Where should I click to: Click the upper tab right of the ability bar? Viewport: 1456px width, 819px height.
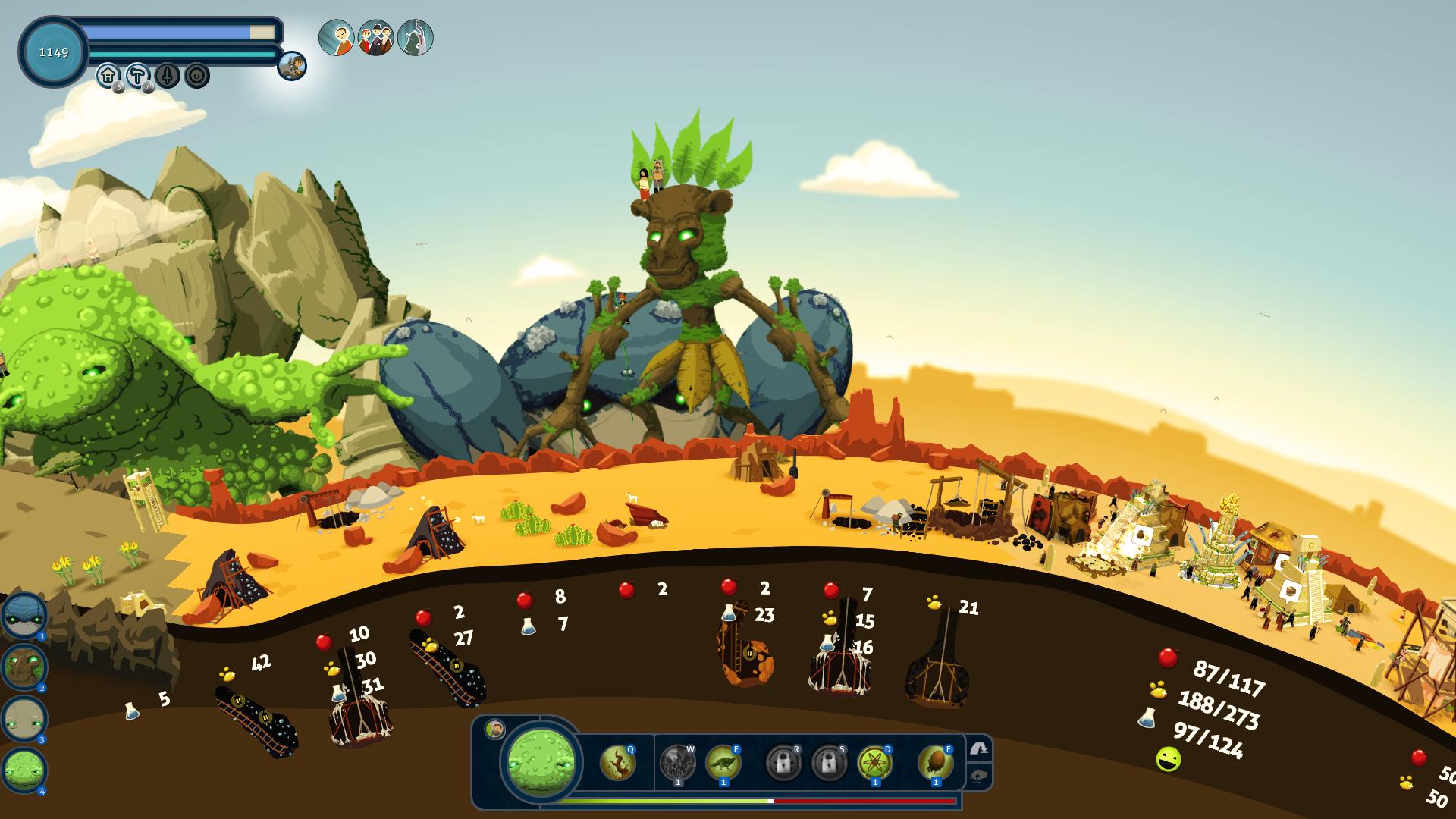pyautogui.click(x=979, y=748)
